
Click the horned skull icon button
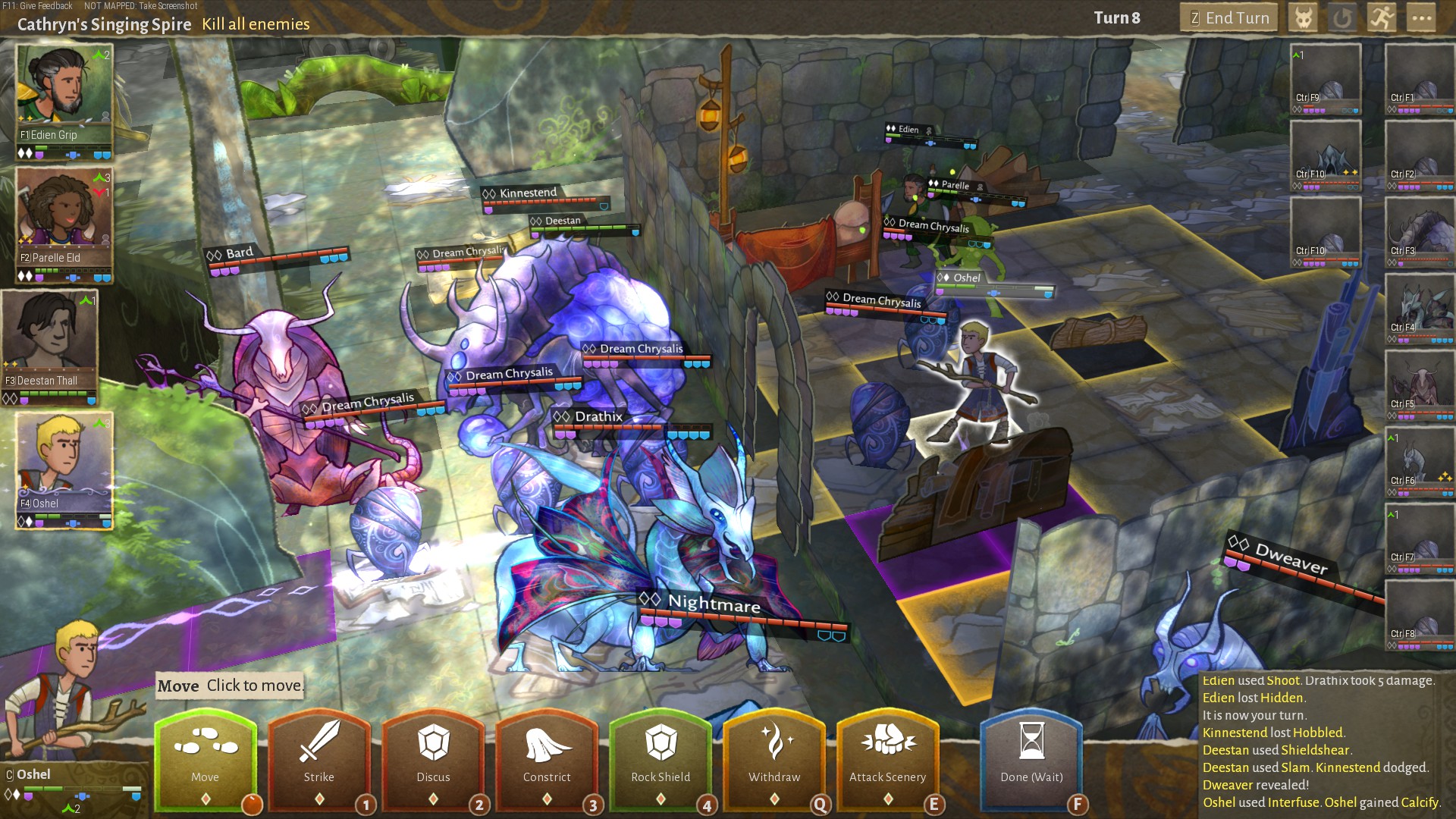(x=1304, y=18)
